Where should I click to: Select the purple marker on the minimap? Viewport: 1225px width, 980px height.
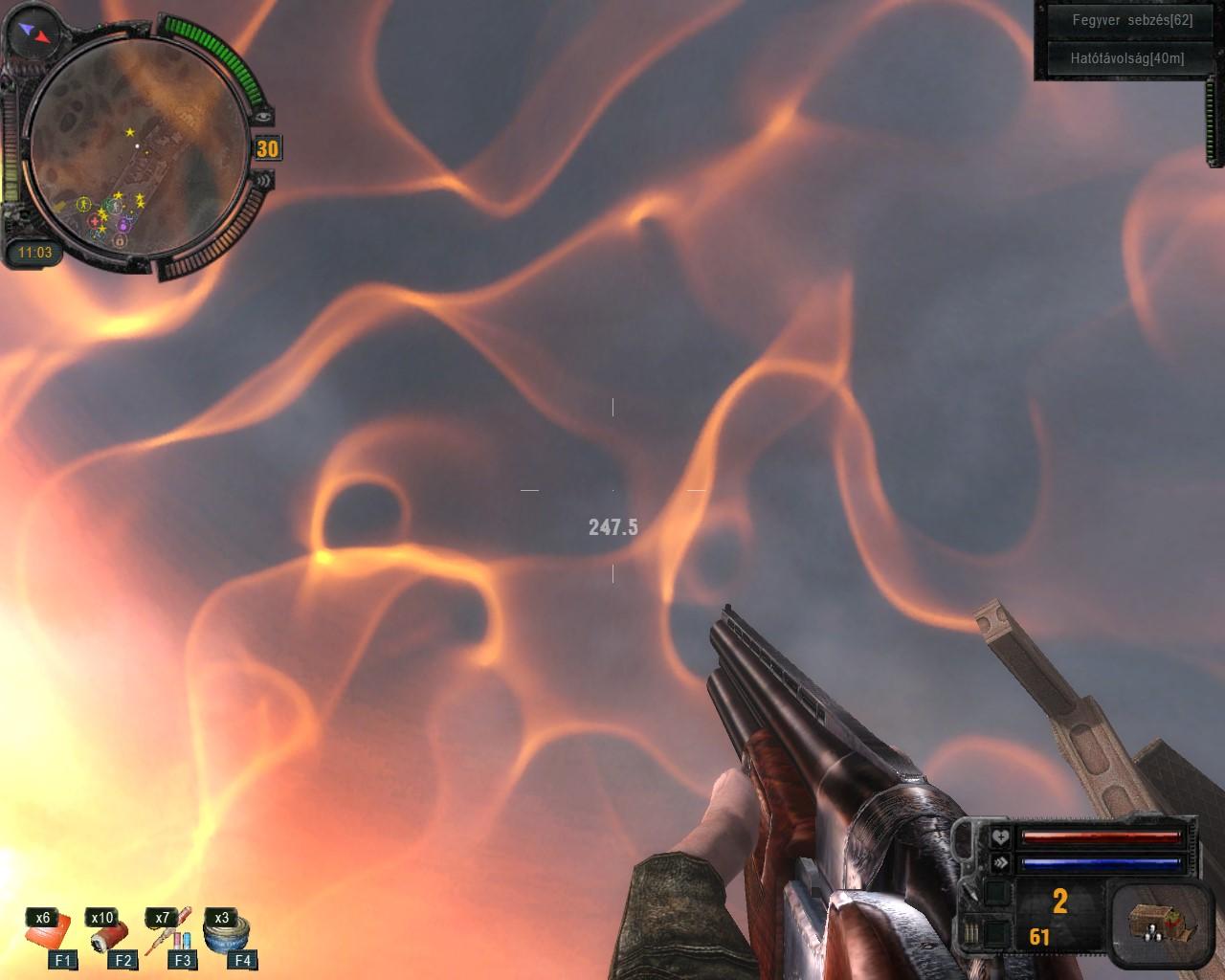pos(124,224)
